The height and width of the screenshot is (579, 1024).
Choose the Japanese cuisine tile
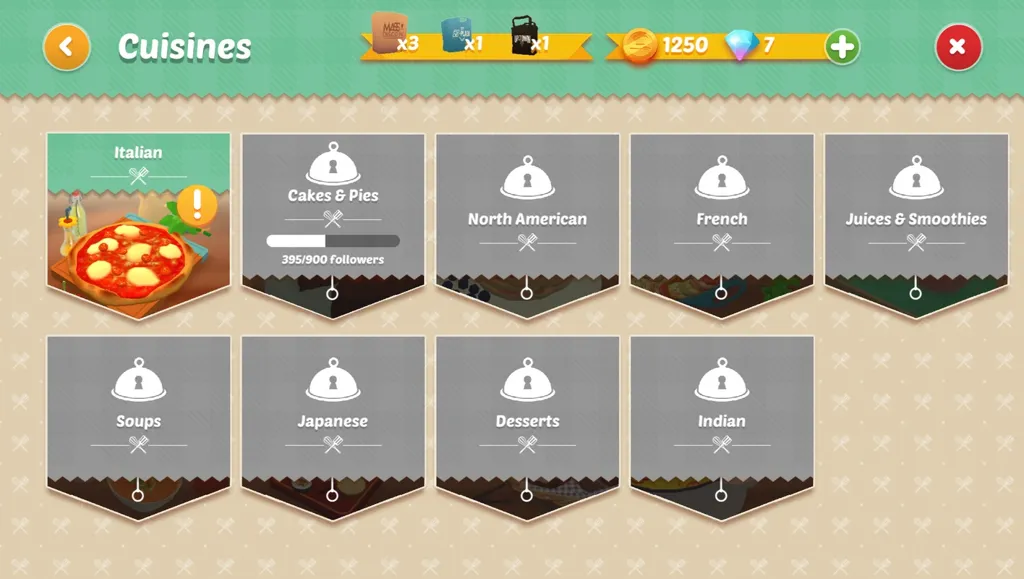click(x=333, y=422)
